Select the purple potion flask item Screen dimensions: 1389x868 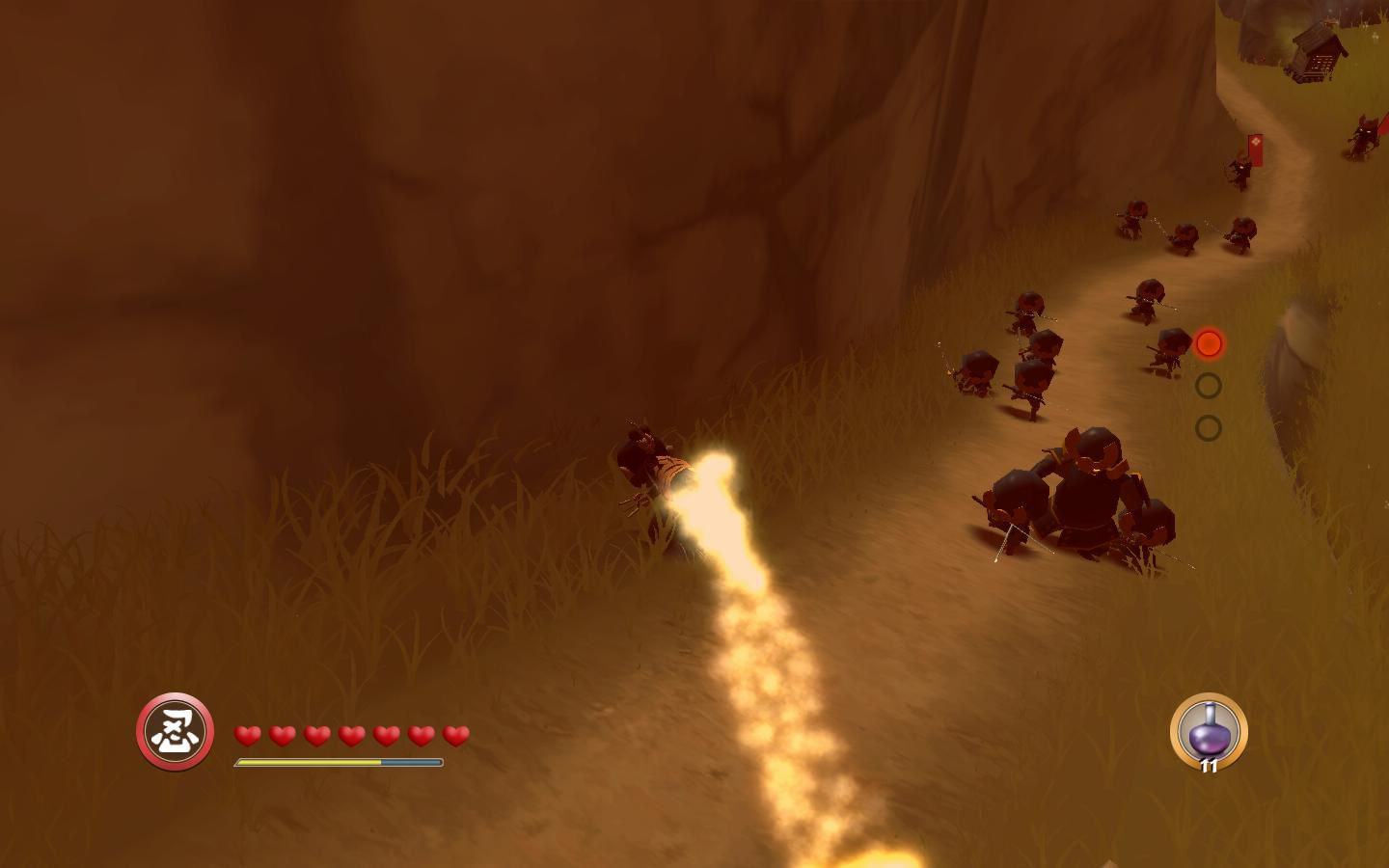1208,732
